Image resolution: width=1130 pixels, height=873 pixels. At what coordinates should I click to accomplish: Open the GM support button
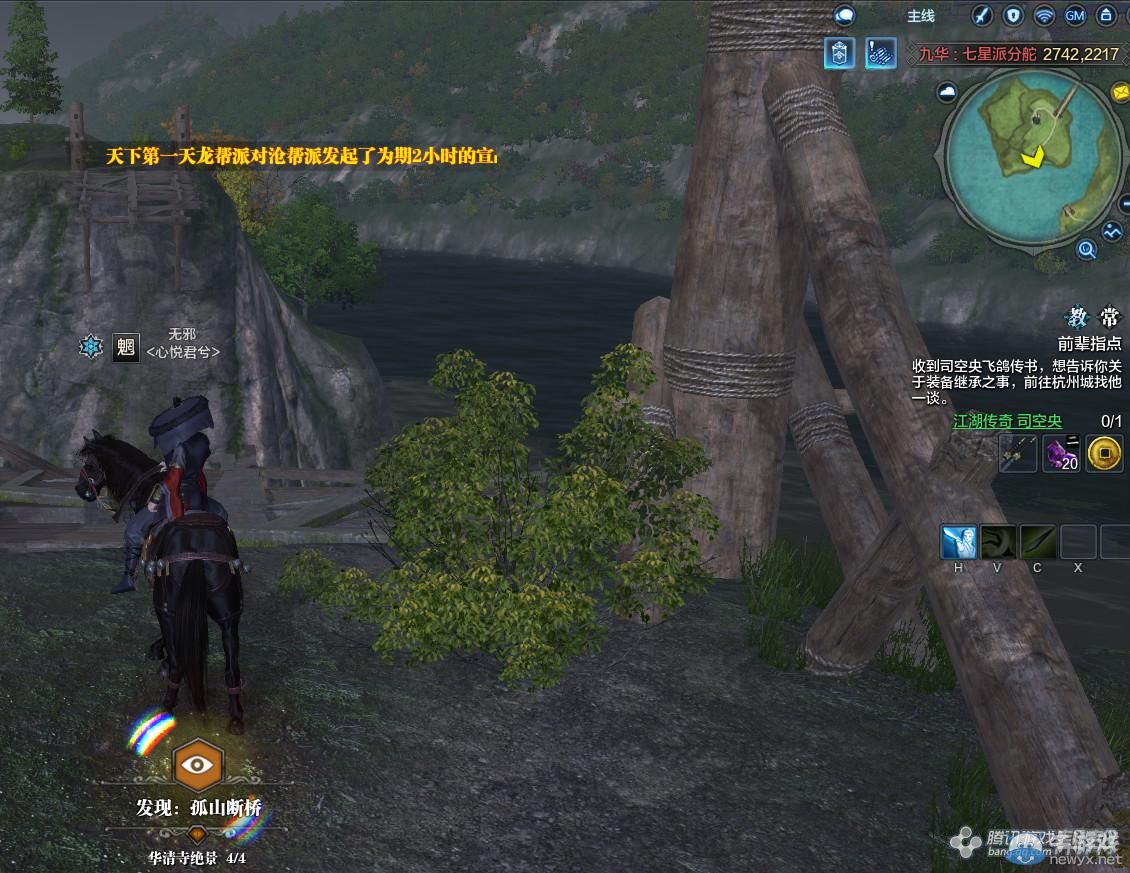point(1075,15)
